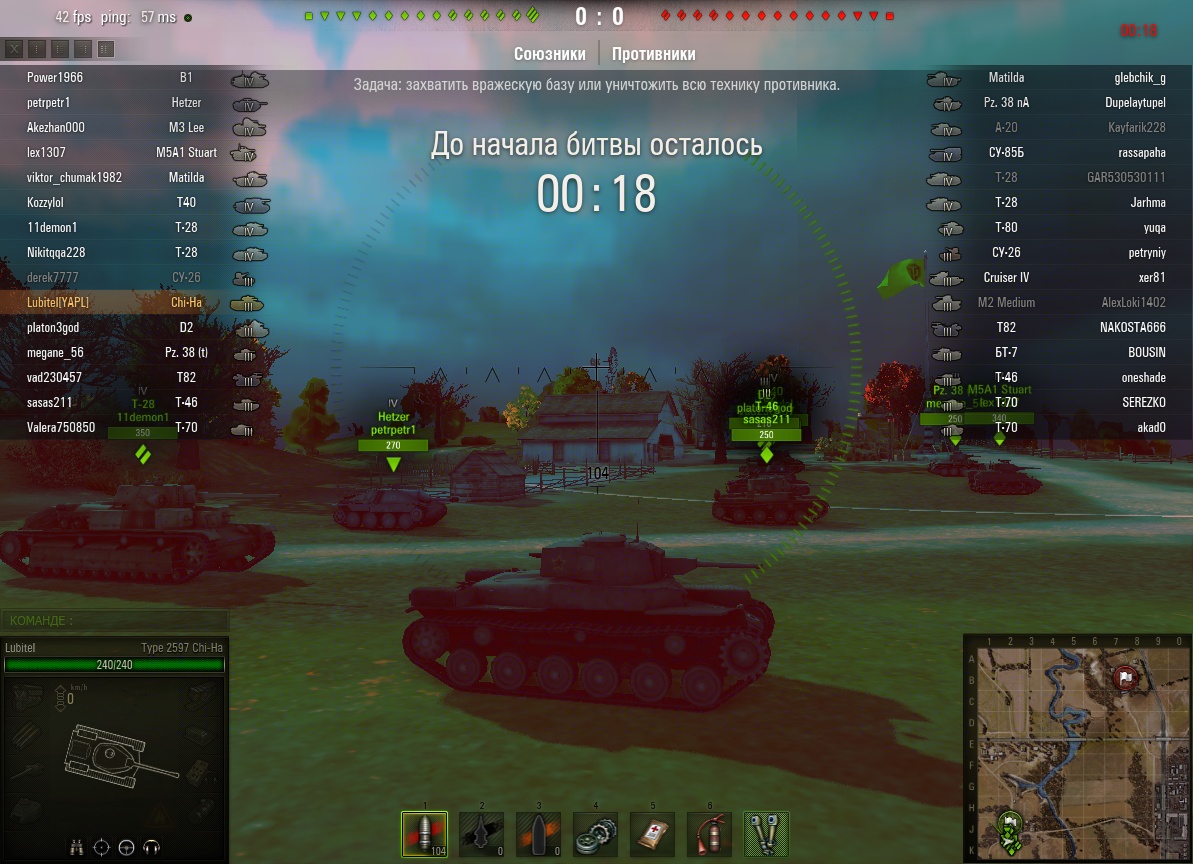Image resolution: width=1193 pixels, height=864 pixels.
Task: Click the driver steering wheel crew icon
Action: click(126, 847)
